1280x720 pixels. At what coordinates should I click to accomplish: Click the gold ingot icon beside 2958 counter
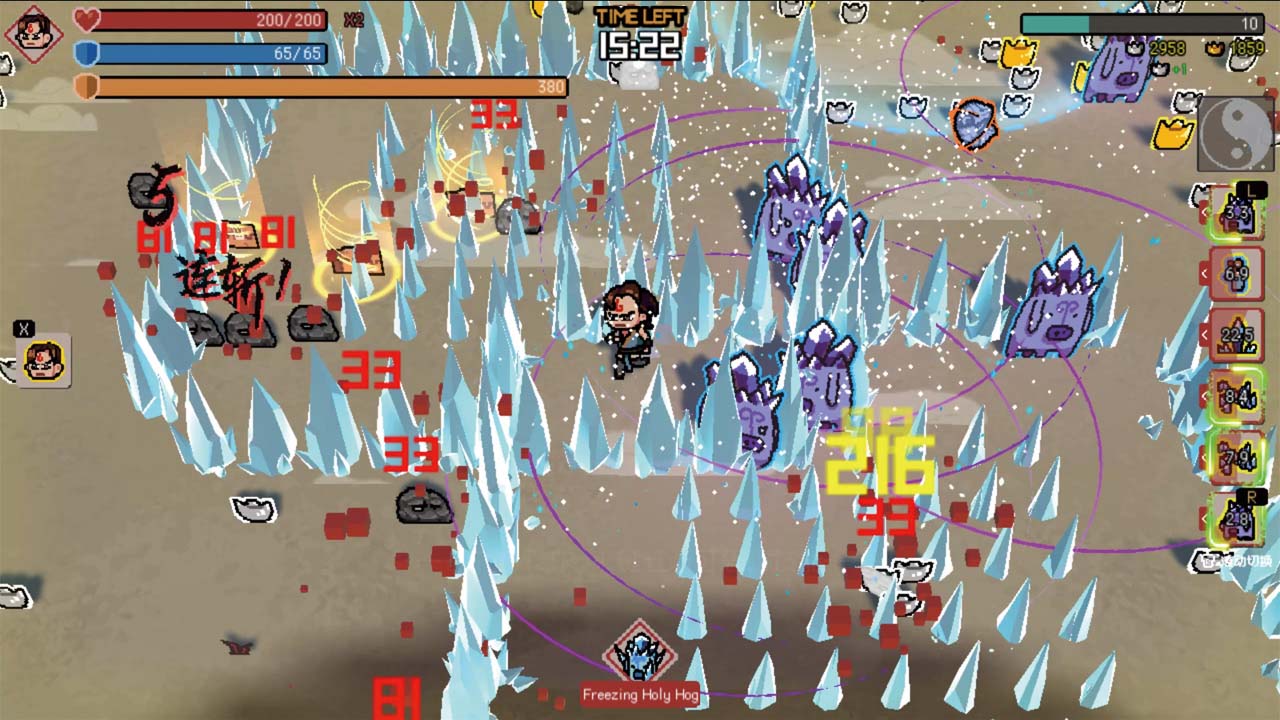click(x=1135, y=48)
